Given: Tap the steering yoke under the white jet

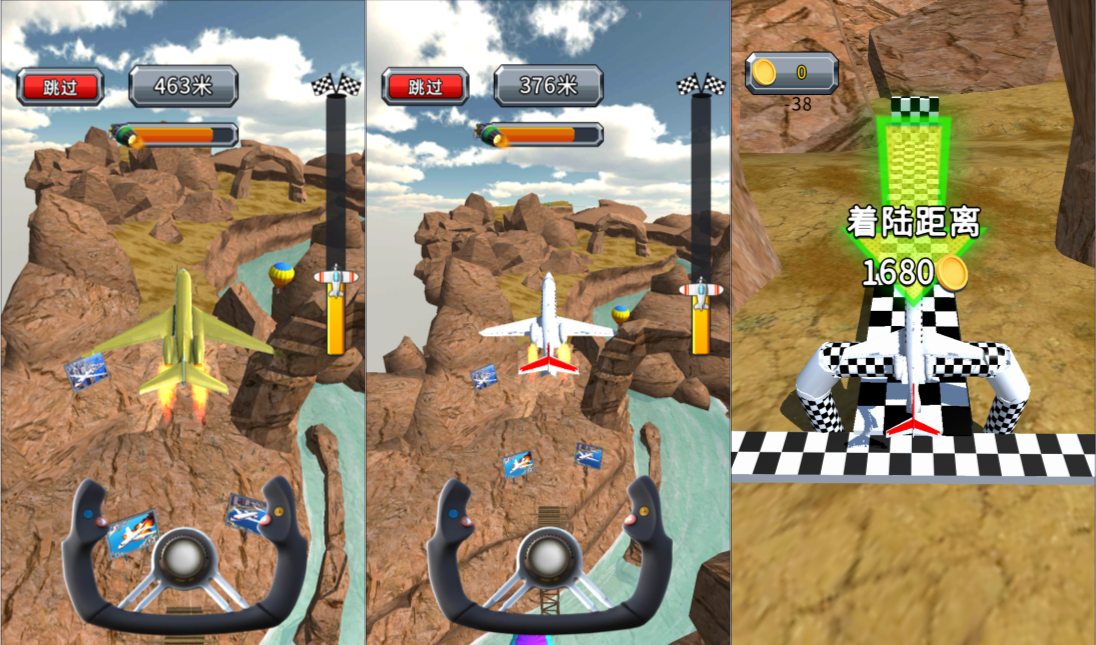Looking at the screenshot, I should coord(548,560).
